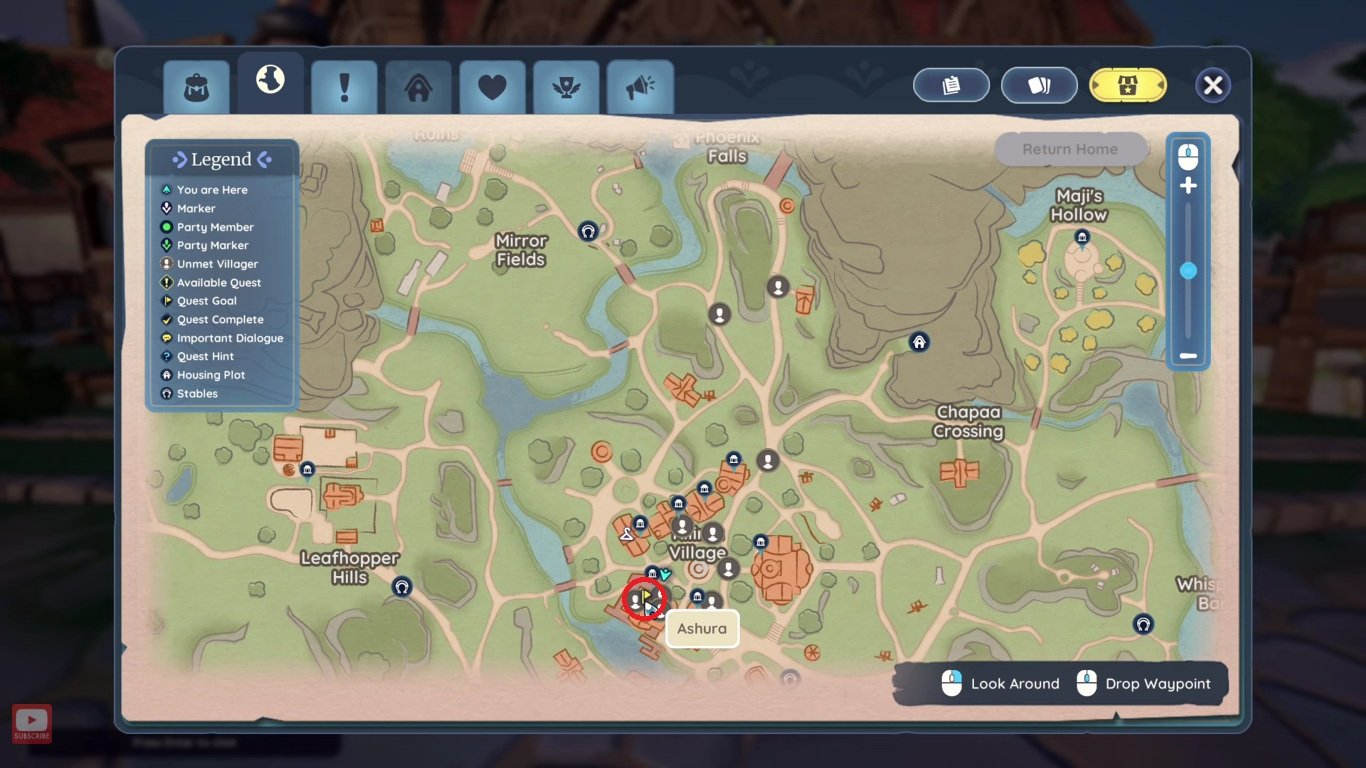This screenshot has width=1366, height=768.
Task: Open the card collection icon
Action: point(1039,85)
